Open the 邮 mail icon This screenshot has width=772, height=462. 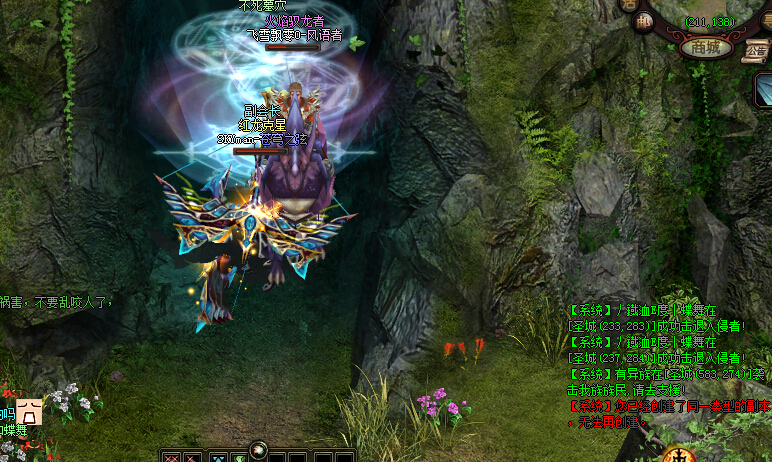[644, 21]
